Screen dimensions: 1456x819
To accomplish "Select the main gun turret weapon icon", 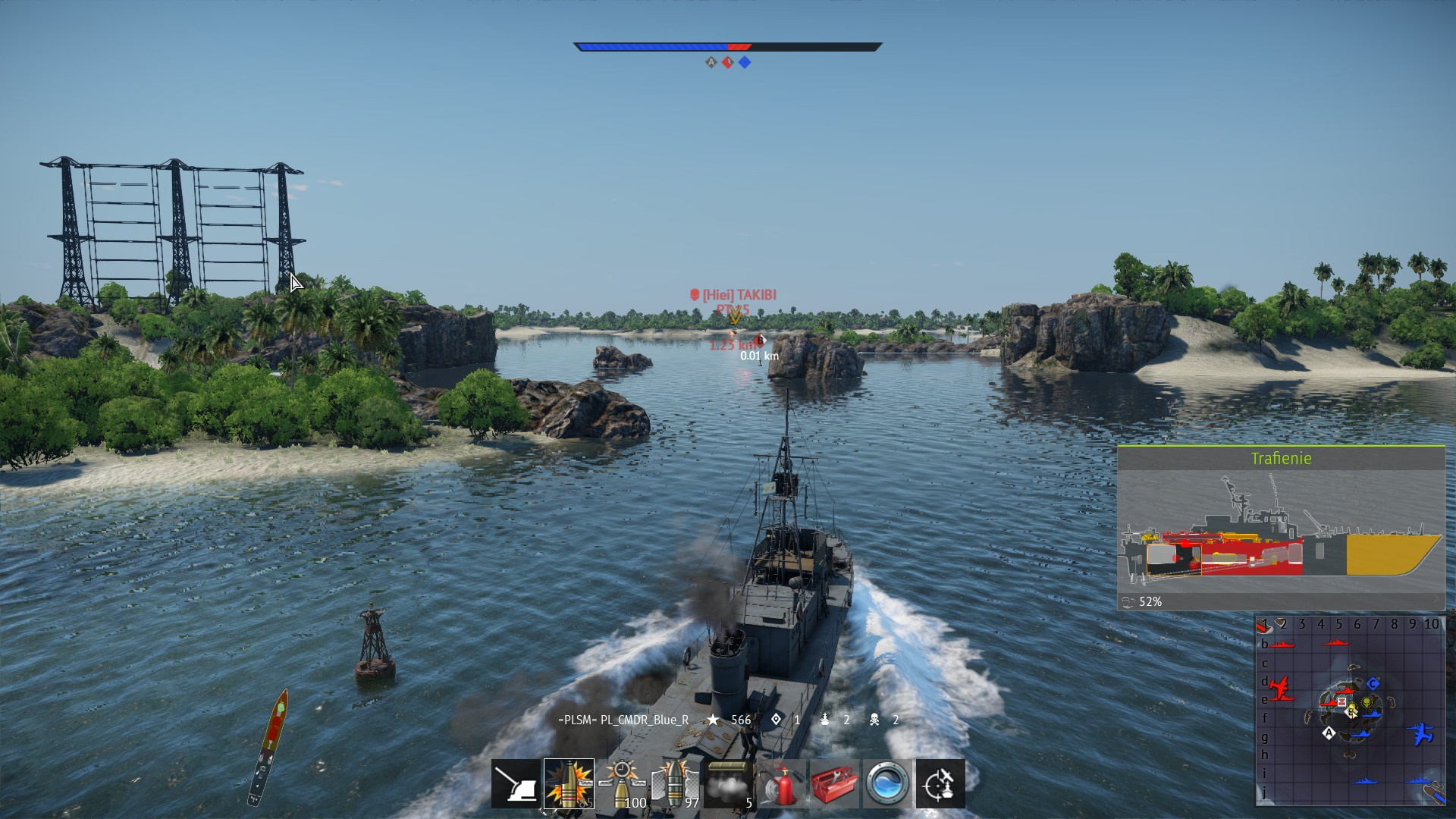I will [516, 783].
